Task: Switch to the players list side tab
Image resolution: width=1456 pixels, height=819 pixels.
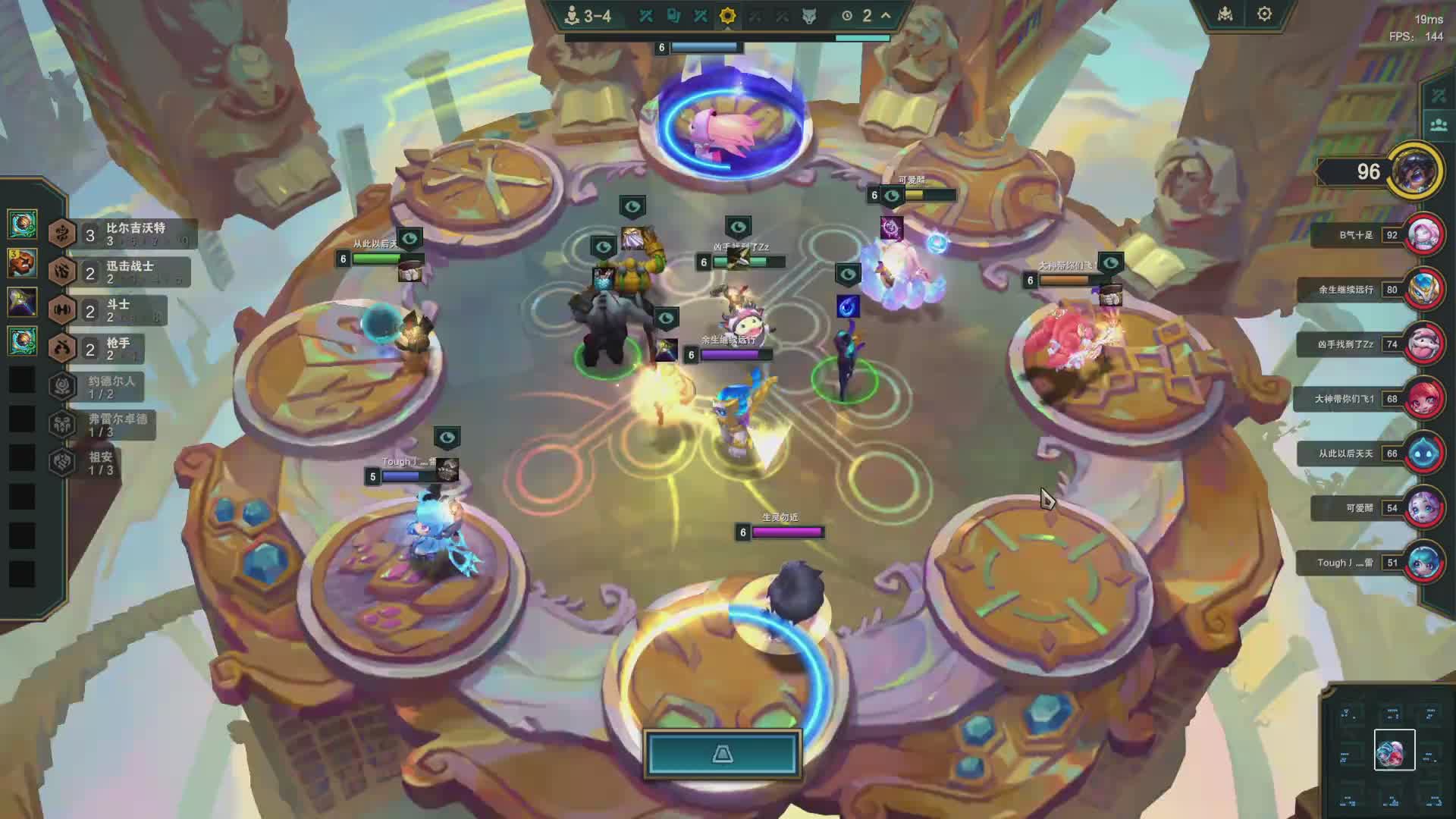Action: 1439,125
